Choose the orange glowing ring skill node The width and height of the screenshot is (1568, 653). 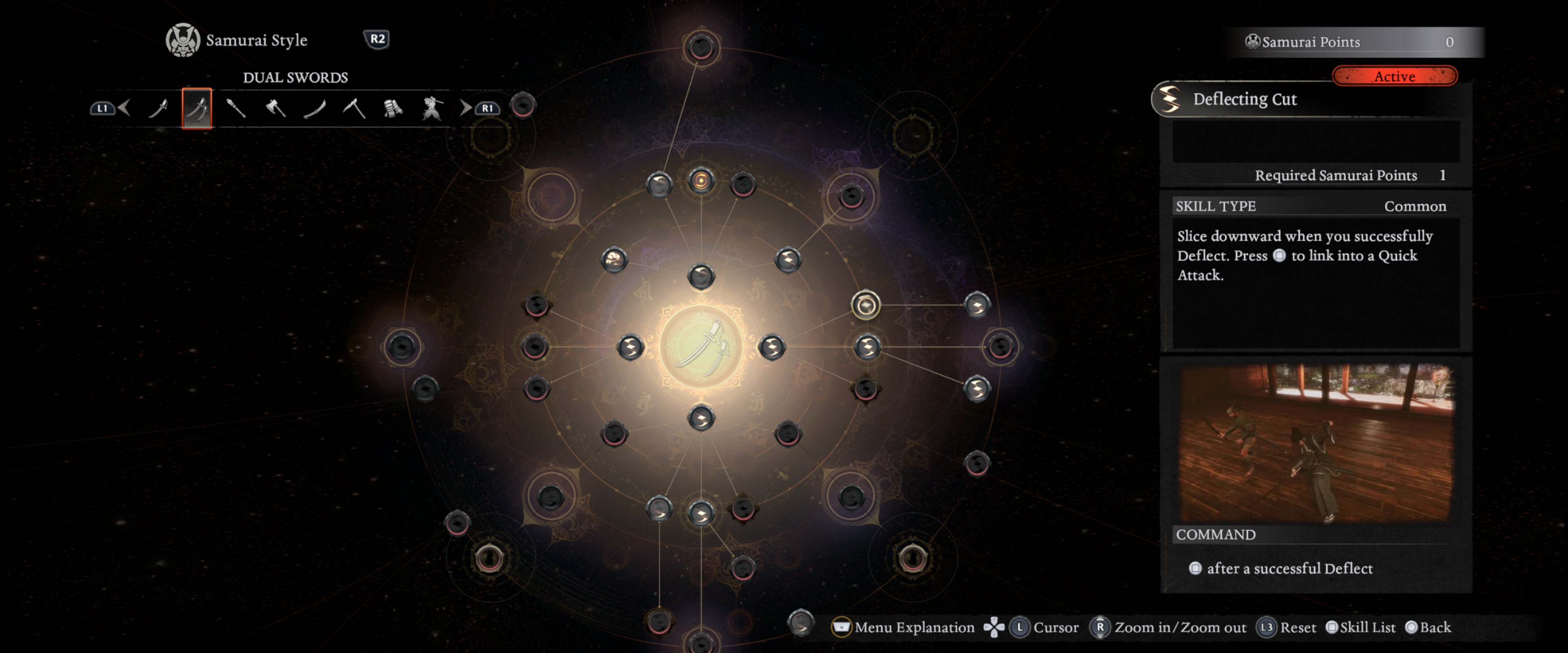pos(701,181)
